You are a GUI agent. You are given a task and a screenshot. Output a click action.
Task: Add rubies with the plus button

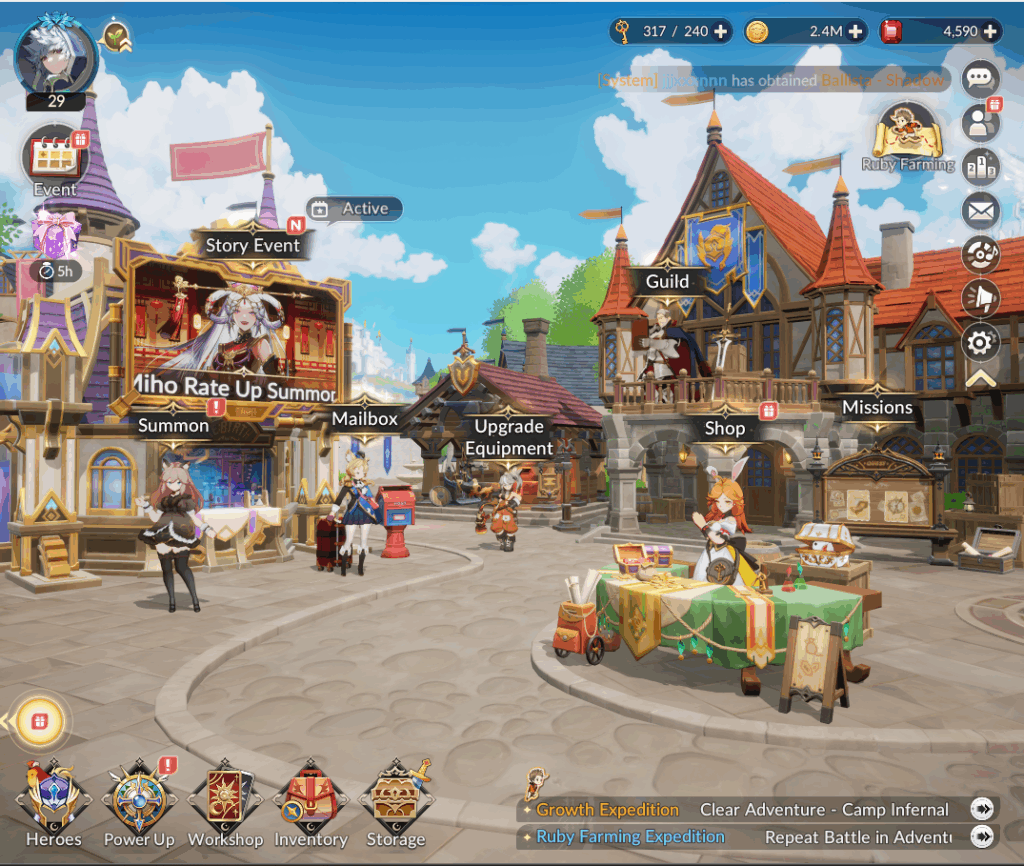[x=990, y=31]
